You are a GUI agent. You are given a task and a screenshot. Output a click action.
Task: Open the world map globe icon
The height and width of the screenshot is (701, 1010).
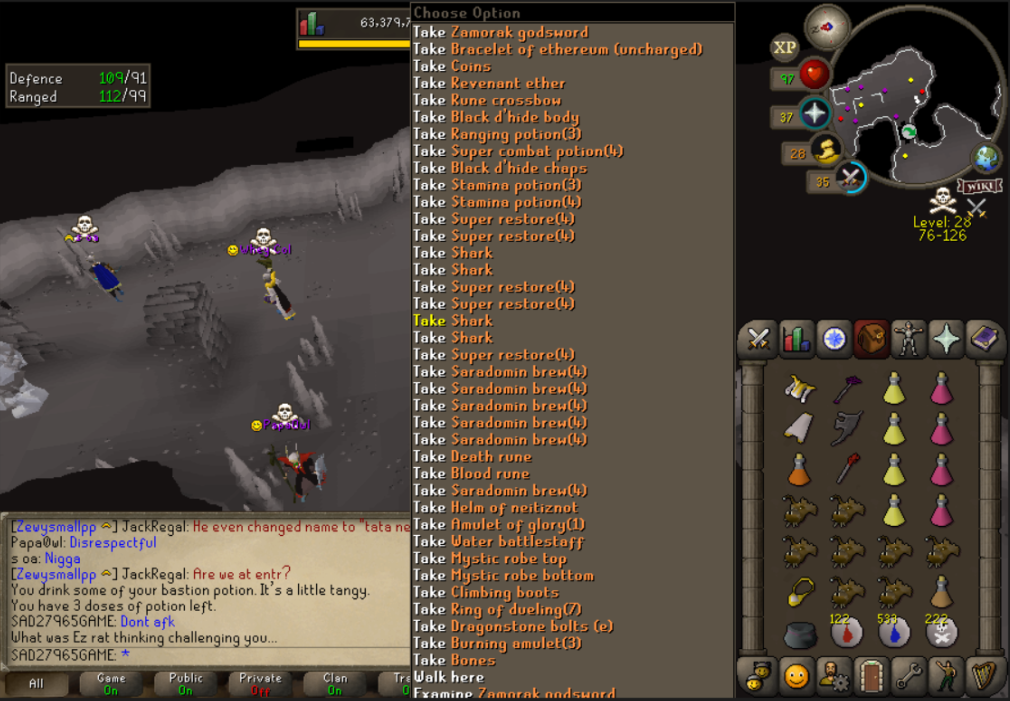[x=986, y=159]
